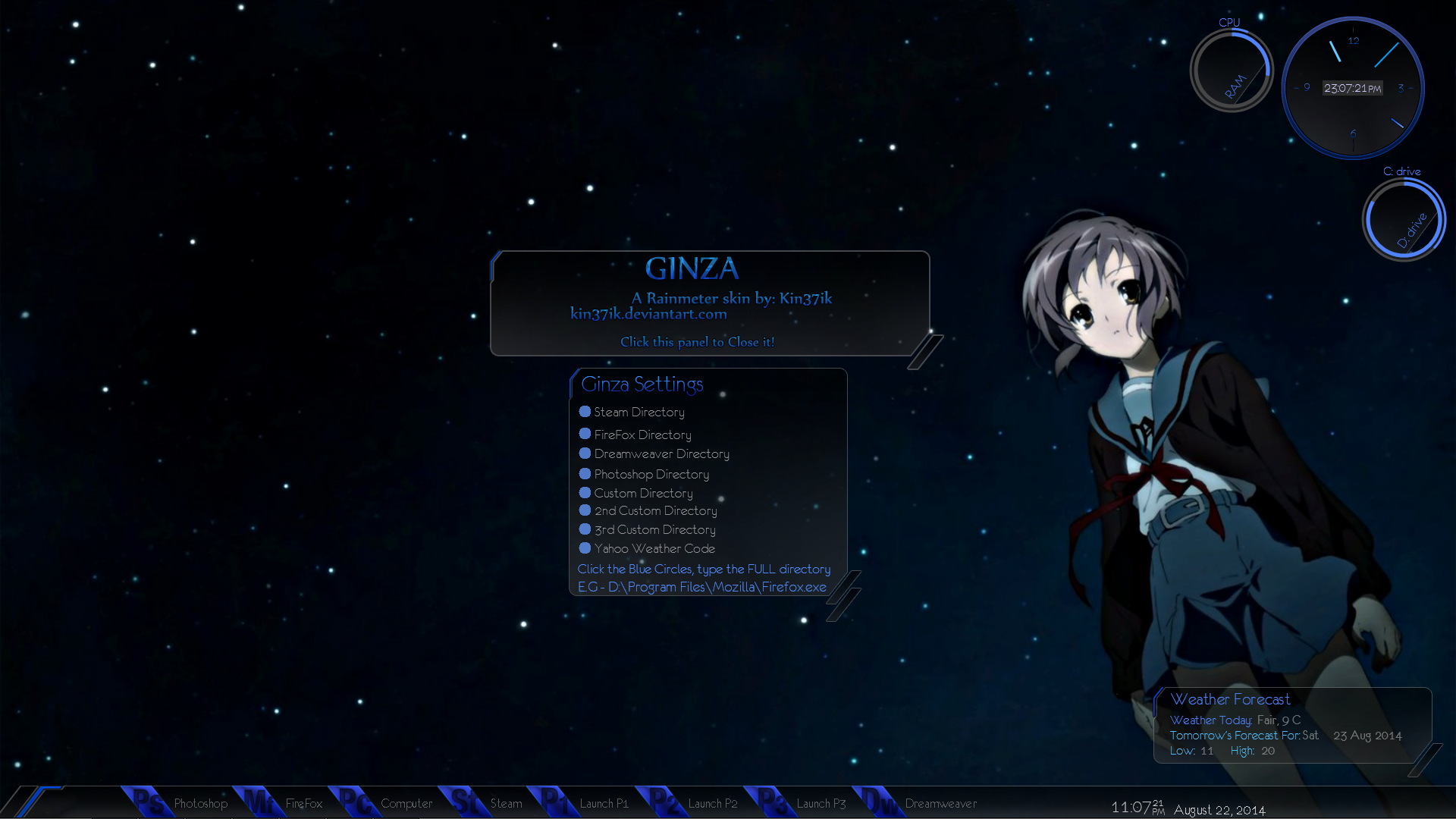The height and width of the screenshot is (819, 1456).
Task: Click the 23:07:21 PM clock readout
Action: click(1353, 88)
